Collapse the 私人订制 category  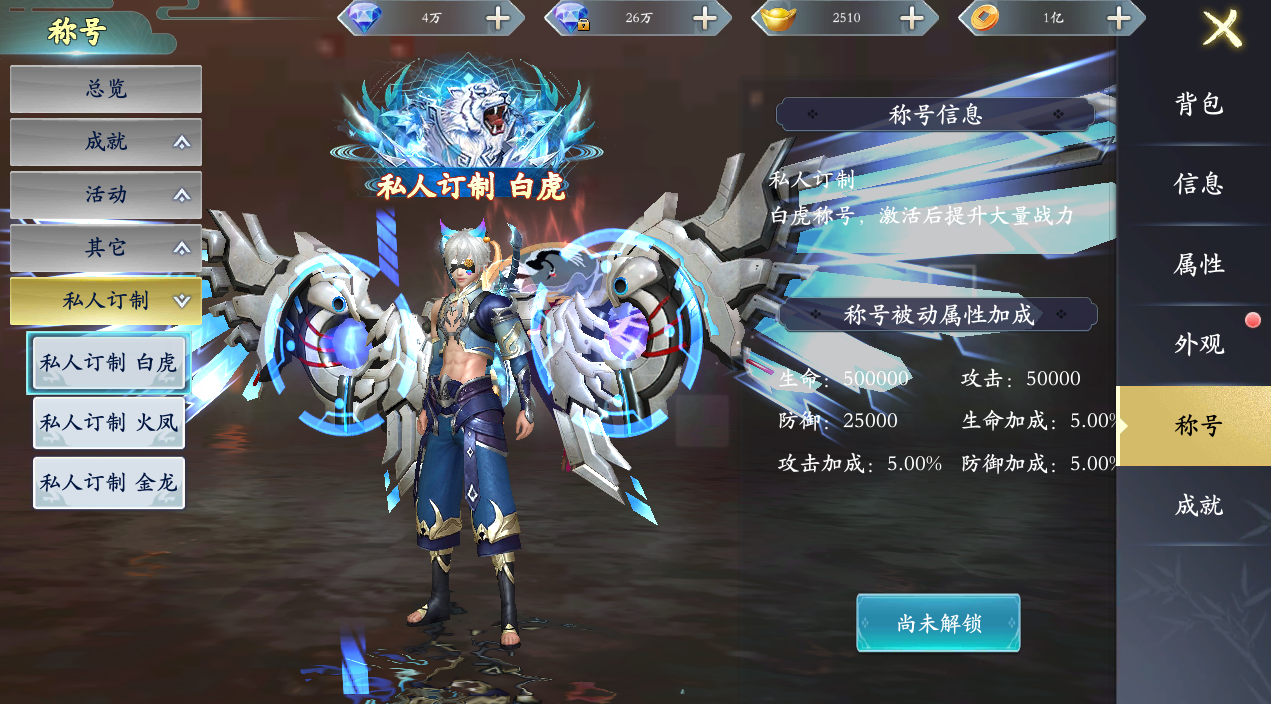pos(106,301)
